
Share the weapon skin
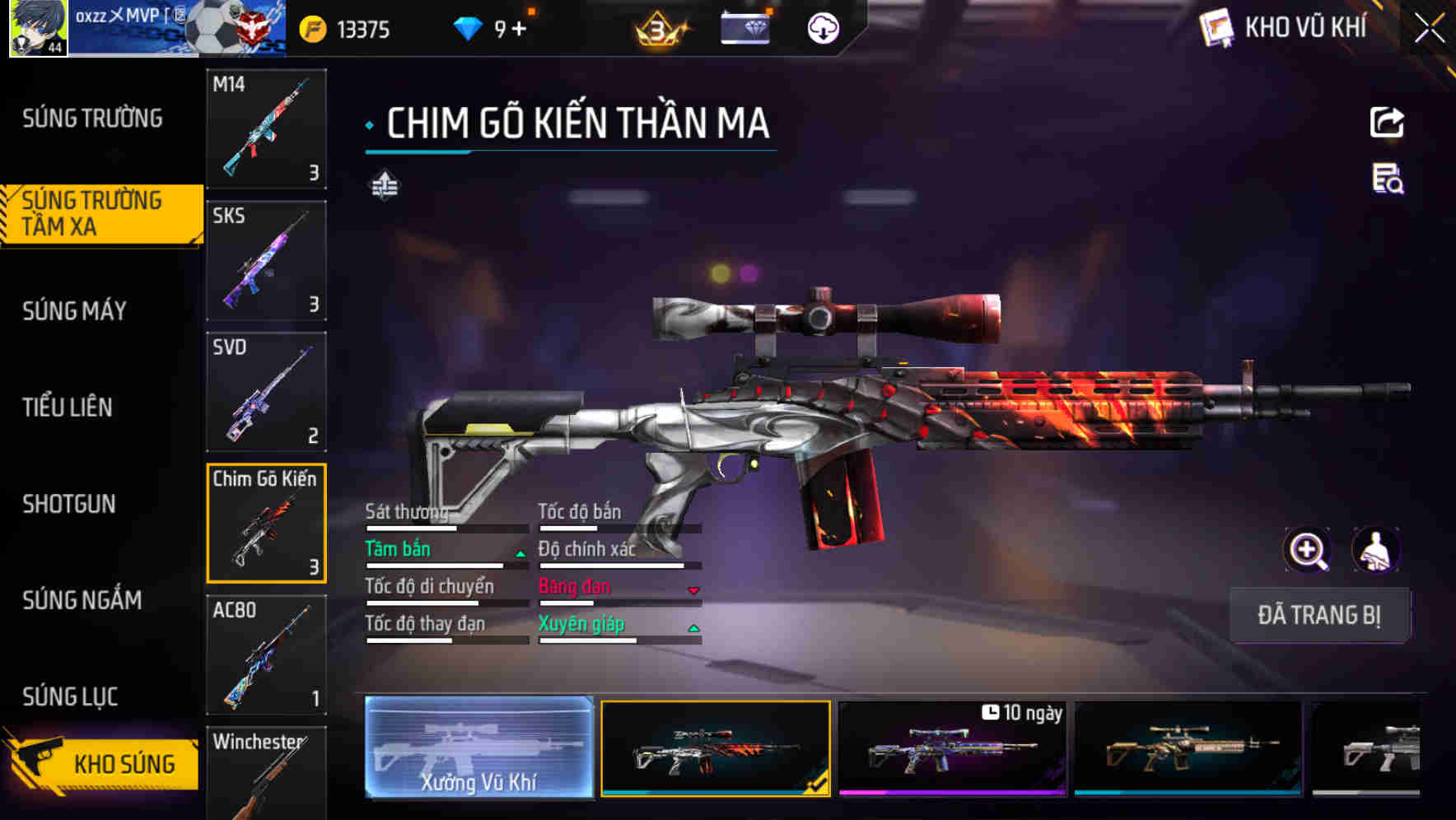[1387, 123]
